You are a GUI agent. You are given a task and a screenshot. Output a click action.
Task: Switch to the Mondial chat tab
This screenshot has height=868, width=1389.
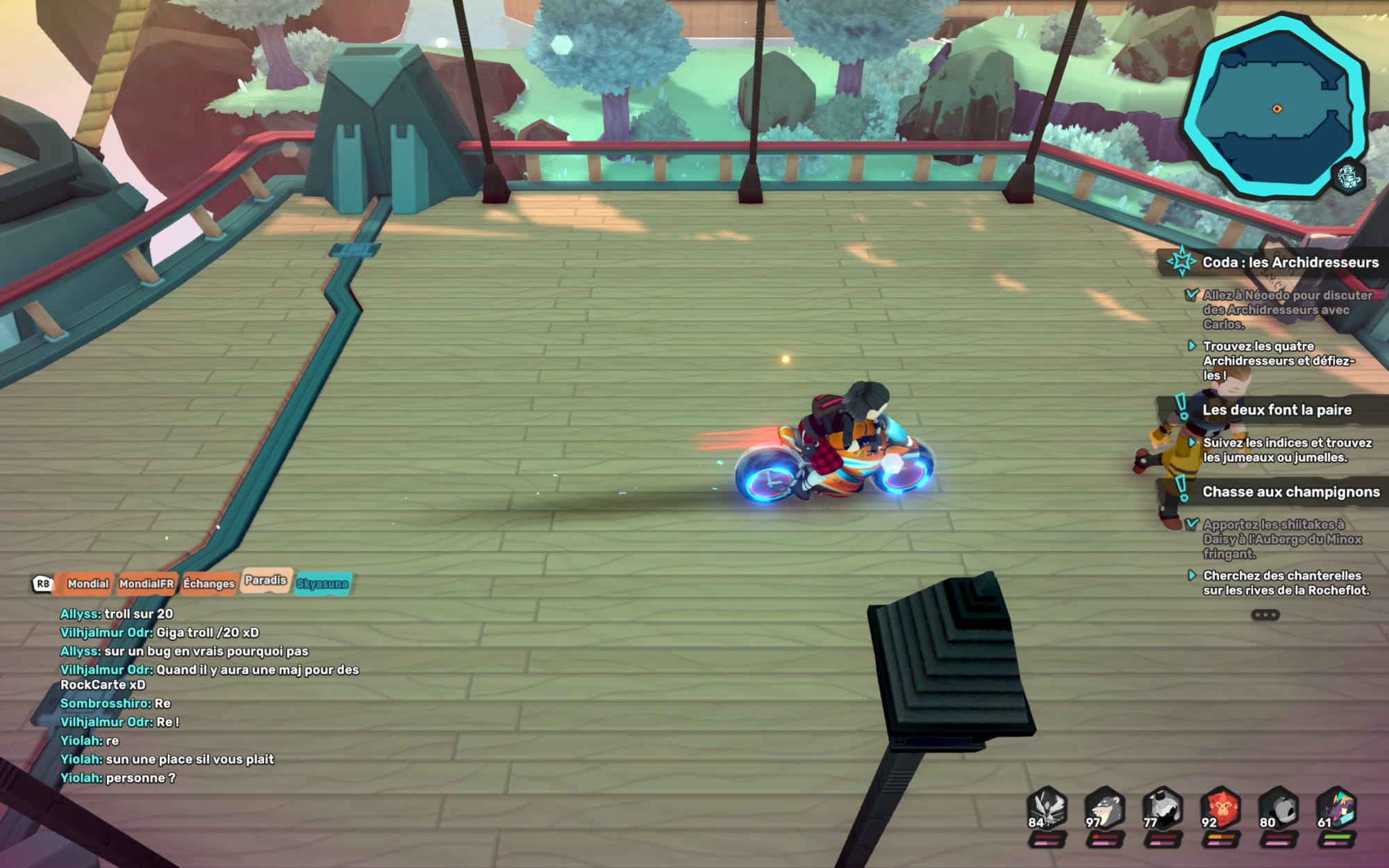[88, 583]
